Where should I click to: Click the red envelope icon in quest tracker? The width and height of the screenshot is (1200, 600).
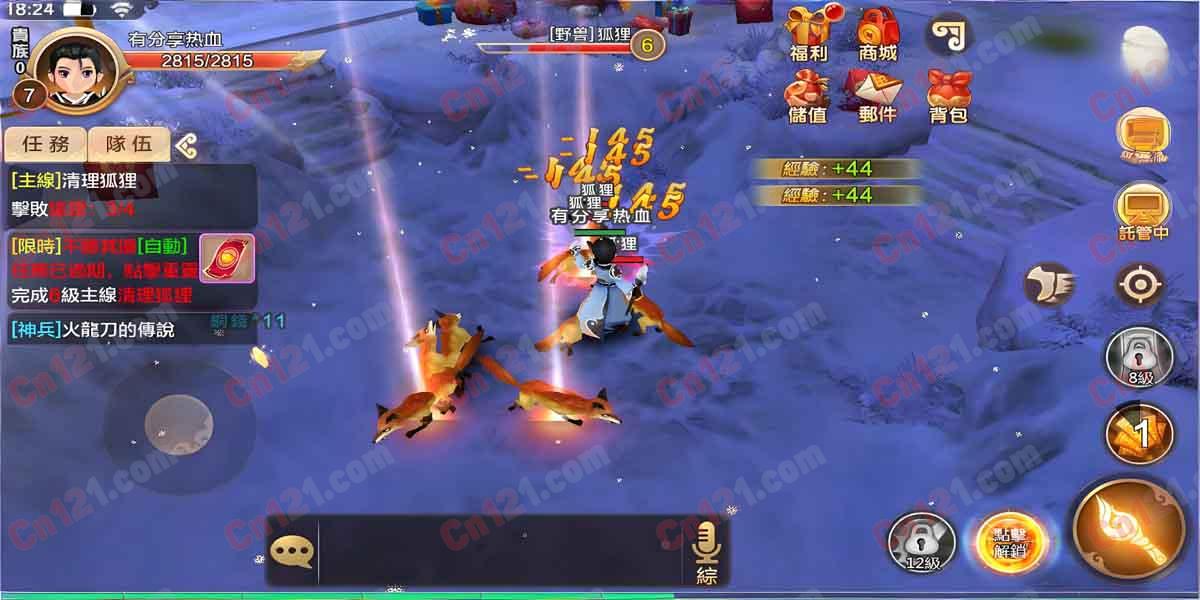click(227, 260)
